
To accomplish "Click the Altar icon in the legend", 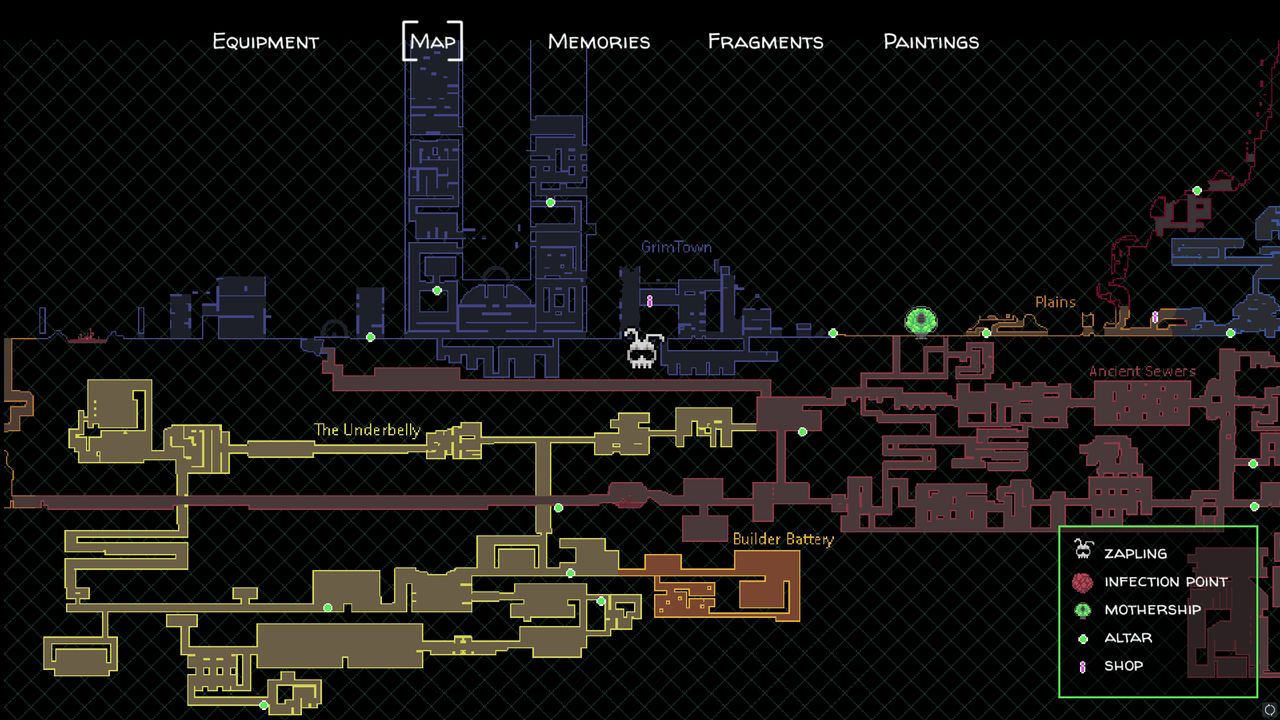I will pos(1082,637).
